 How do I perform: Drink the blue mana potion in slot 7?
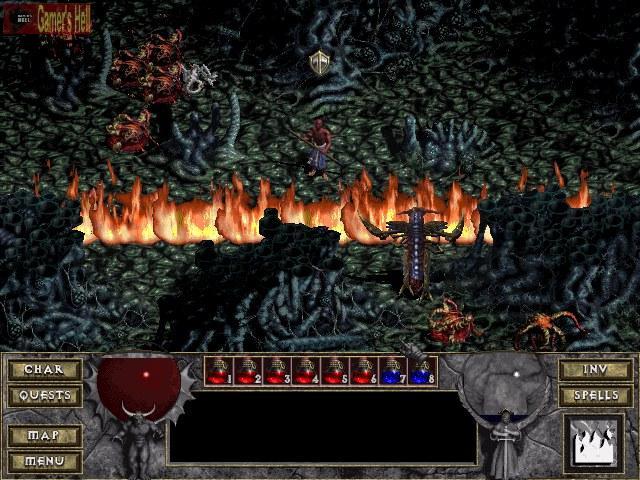click(x=392, y=372)
